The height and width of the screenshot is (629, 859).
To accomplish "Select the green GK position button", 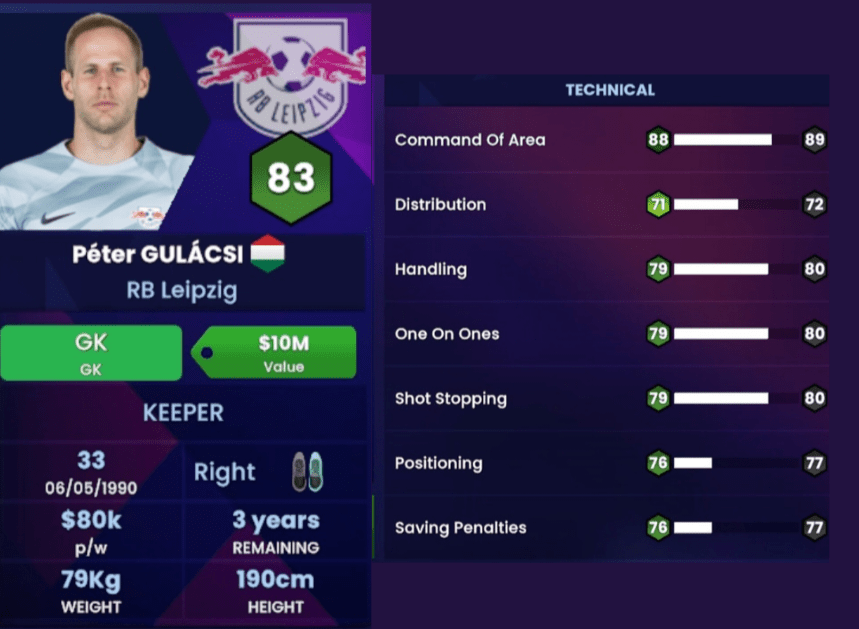I will click(91, 352).
